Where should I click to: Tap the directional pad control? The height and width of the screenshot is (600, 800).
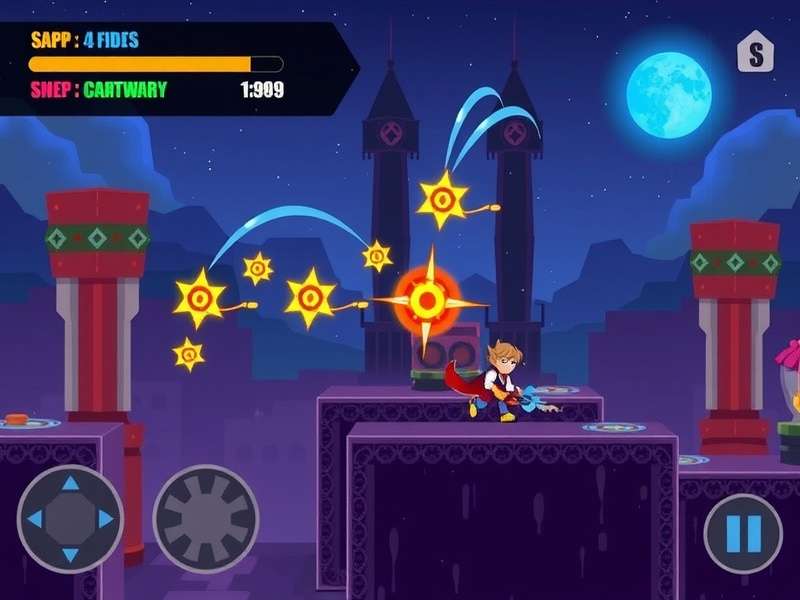pyautogui.click(x=70, y=519)
